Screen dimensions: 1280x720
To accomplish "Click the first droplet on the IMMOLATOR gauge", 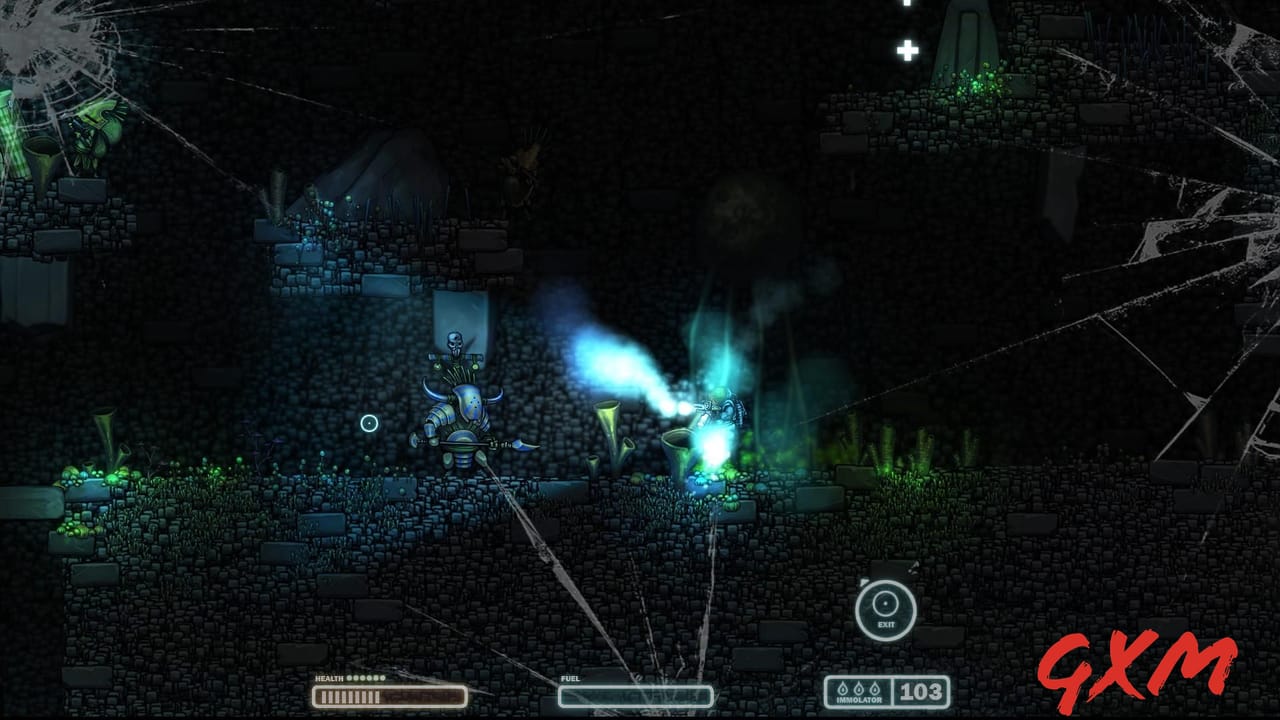I will (843, 688).
